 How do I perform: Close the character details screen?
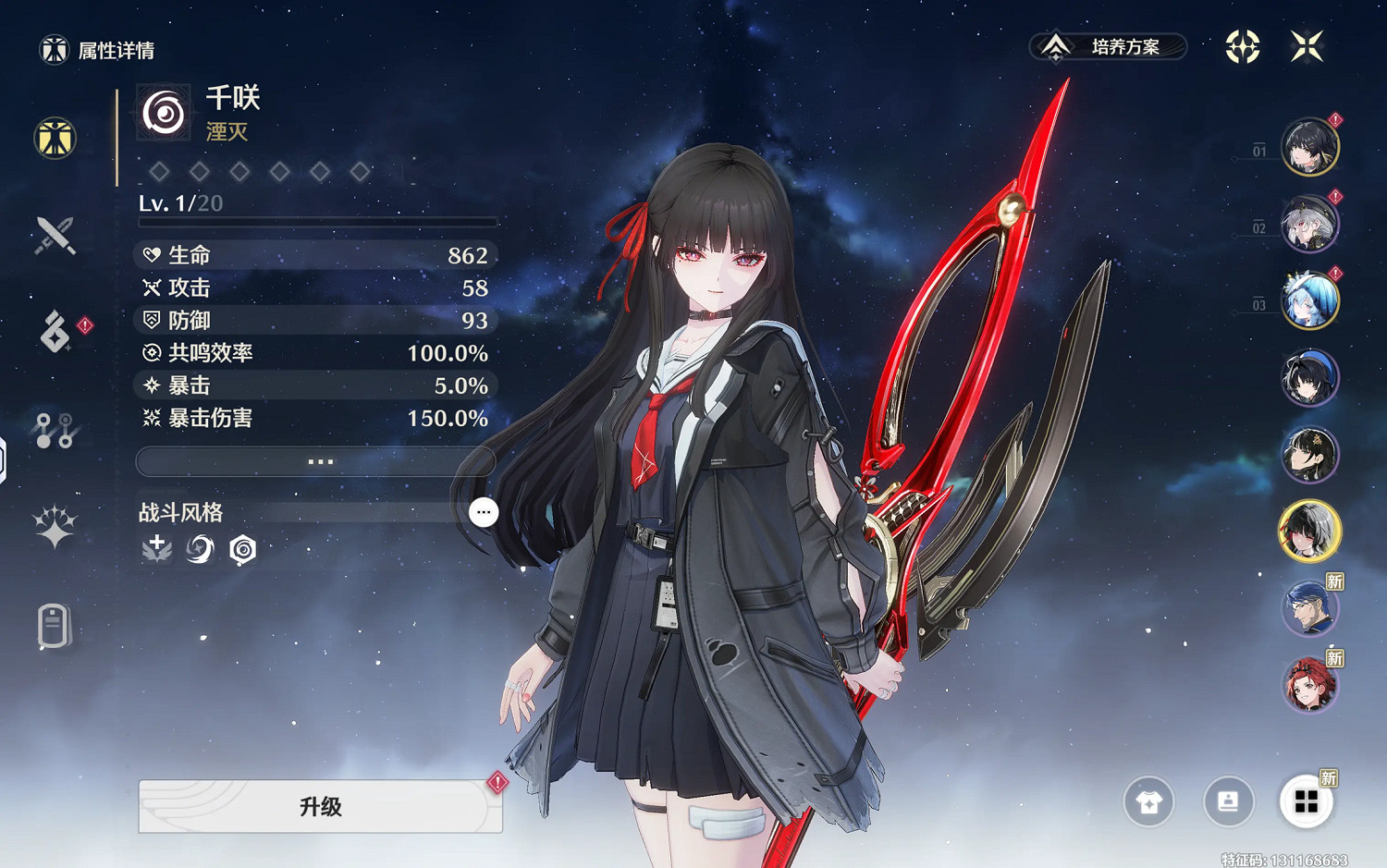1307,46
